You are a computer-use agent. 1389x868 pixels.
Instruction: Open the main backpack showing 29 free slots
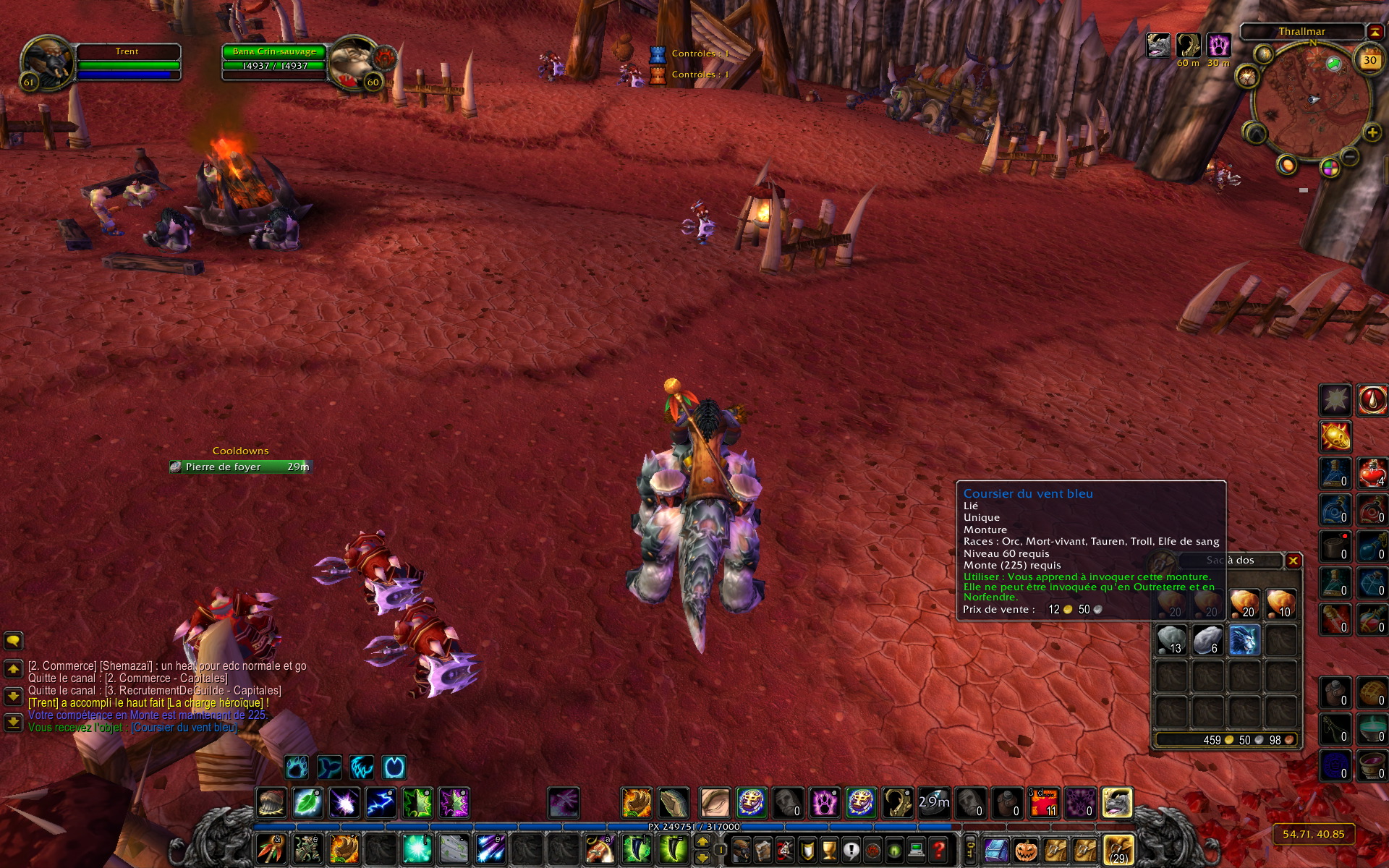point(1118,849)
